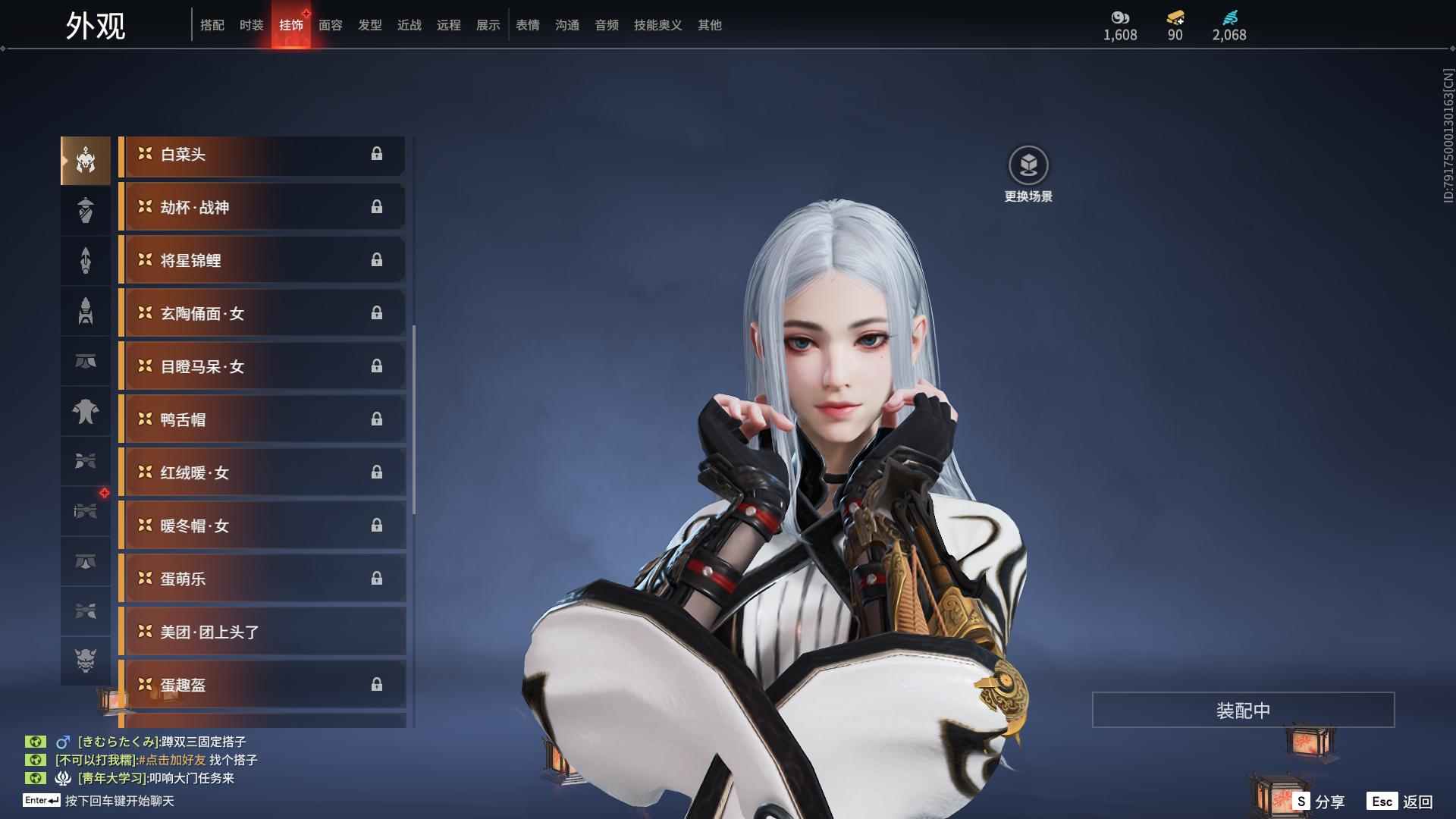The height and width of the screenshot is (819, 1456).
Task: Click the 更换场景 scene change icon
Action: (x=1028, y=165)
